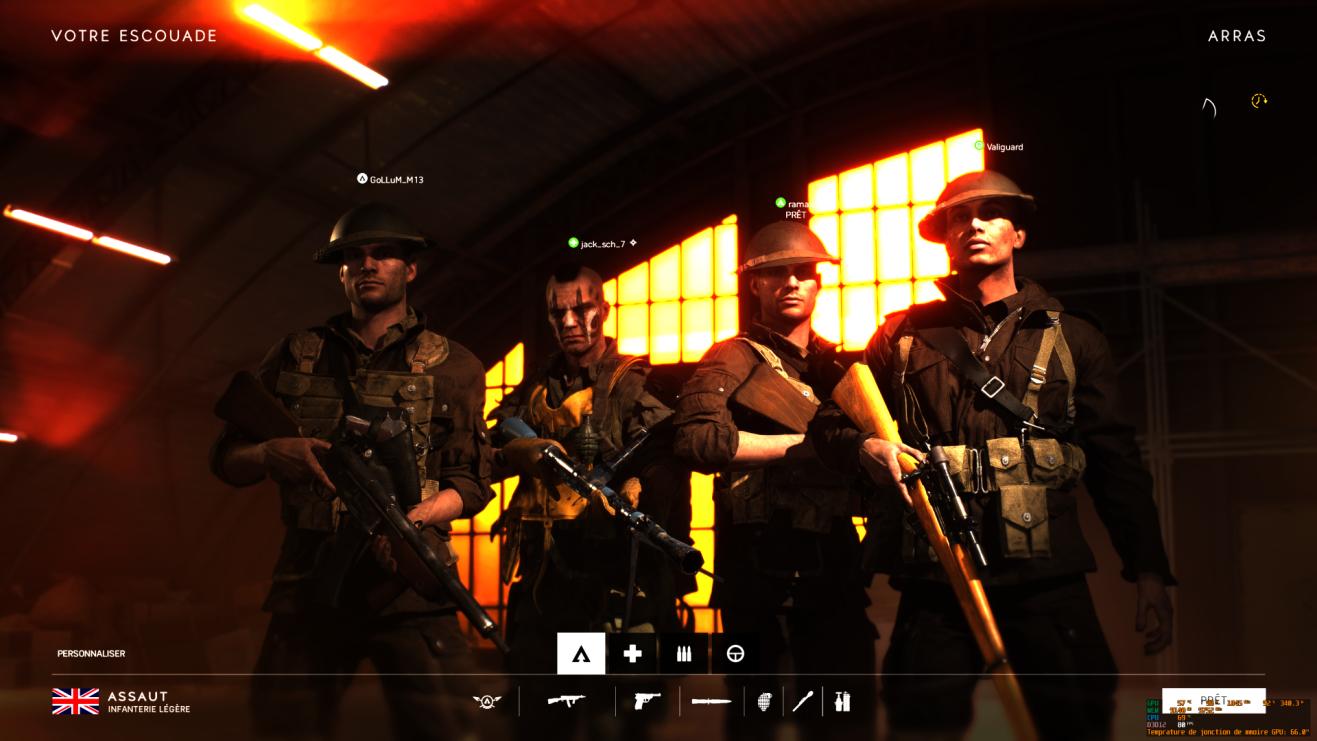Click the PERSONNALISER button

[91, 654]
